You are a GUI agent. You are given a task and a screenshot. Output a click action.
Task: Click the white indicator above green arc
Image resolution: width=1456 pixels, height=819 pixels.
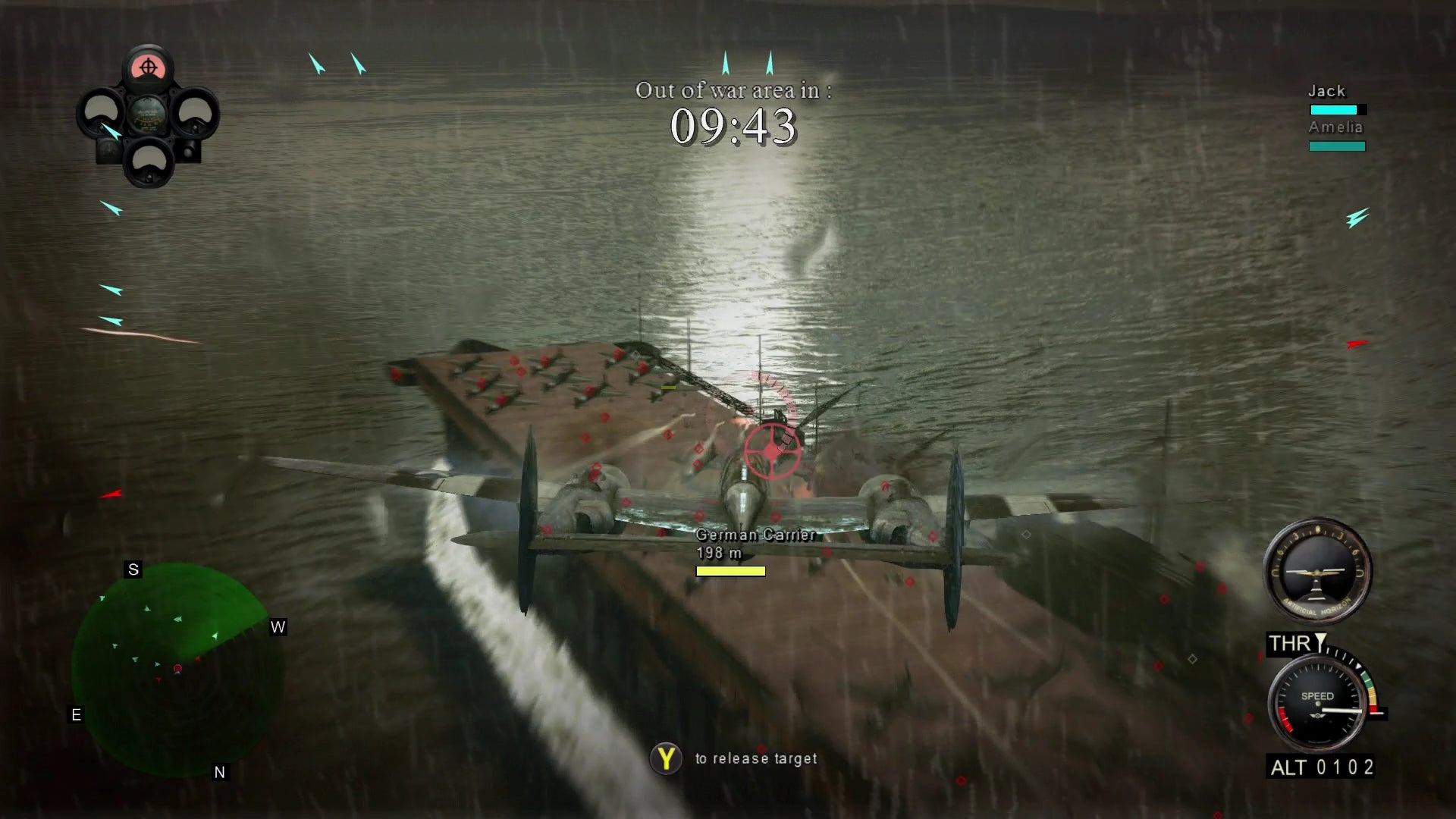pos(1359,666)
